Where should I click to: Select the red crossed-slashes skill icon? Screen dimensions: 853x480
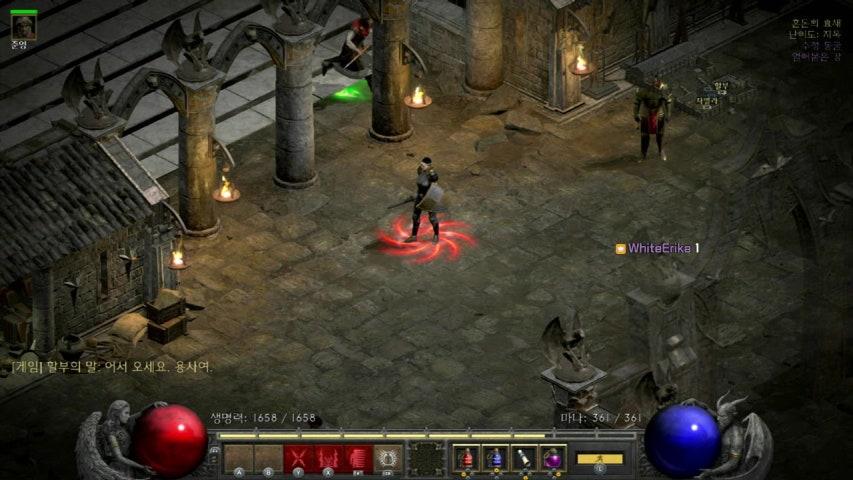(297, 458)
